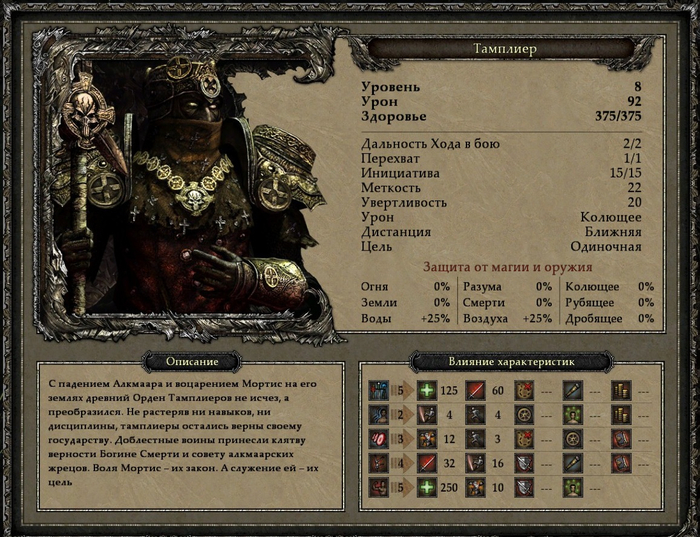Image resolution: width=700 pixels, height=537 pixels.
Task: Select the green cross icon beside 250
Action: (427, 488)
